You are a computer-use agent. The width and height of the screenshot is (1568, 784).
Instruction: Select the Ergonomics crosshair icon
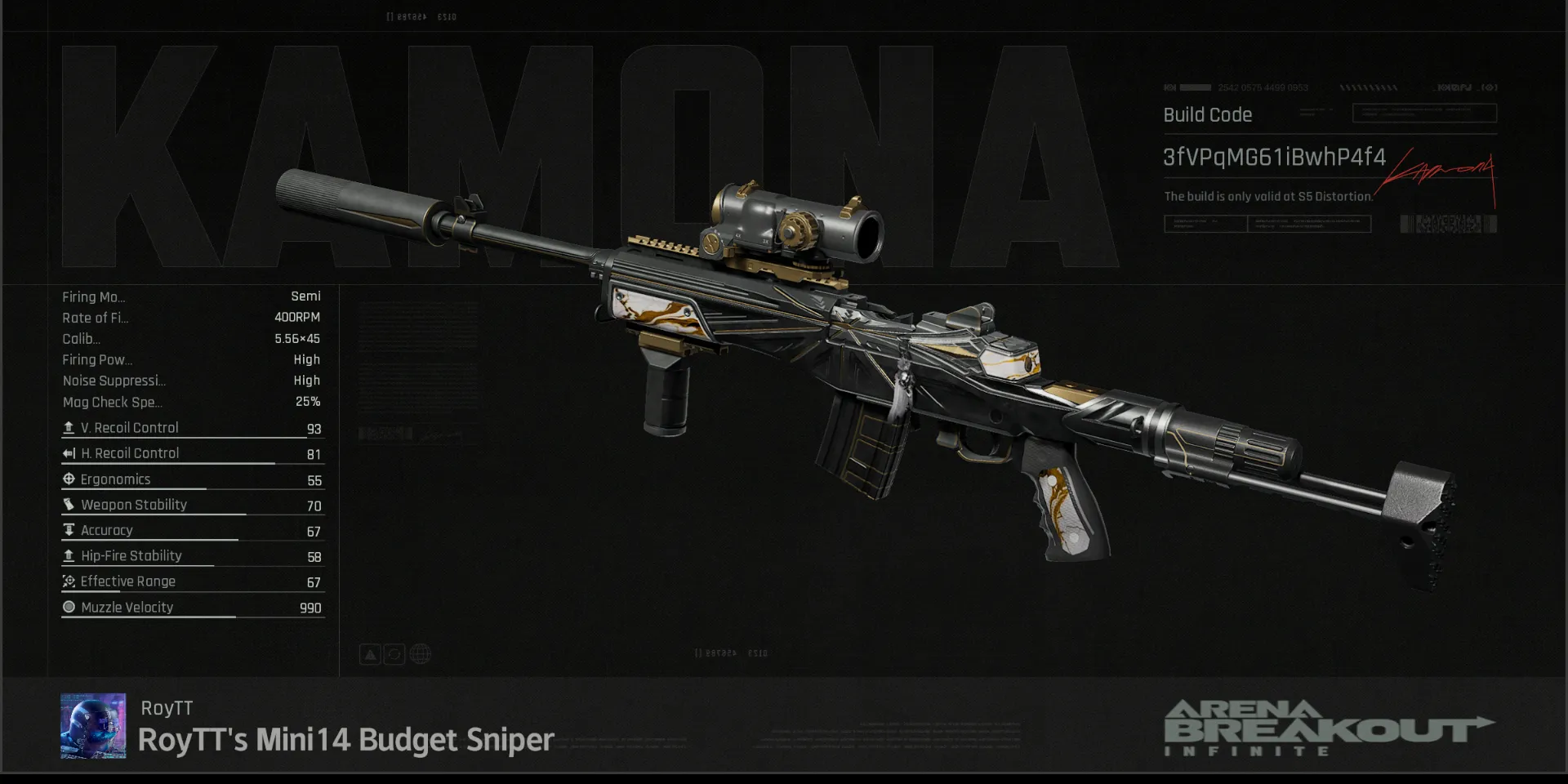[x=69, y=479]
